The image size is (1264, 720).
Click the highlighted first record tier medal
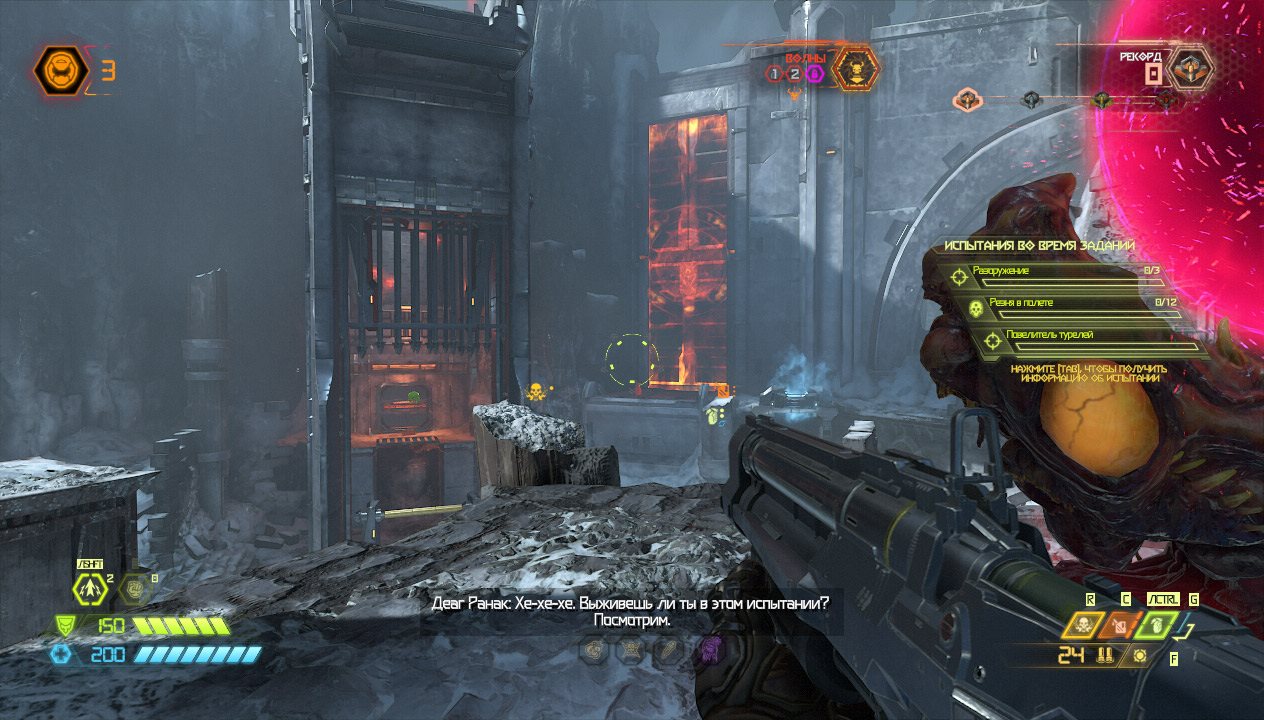(967, 99)
